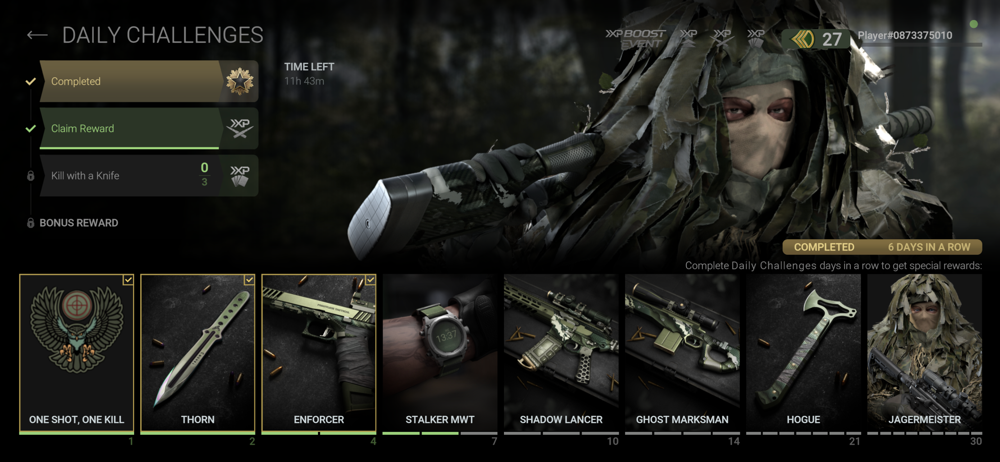Choose the Thorn knife reward card
Viewport: 1000px width, 462px height.
coord(198,353)
